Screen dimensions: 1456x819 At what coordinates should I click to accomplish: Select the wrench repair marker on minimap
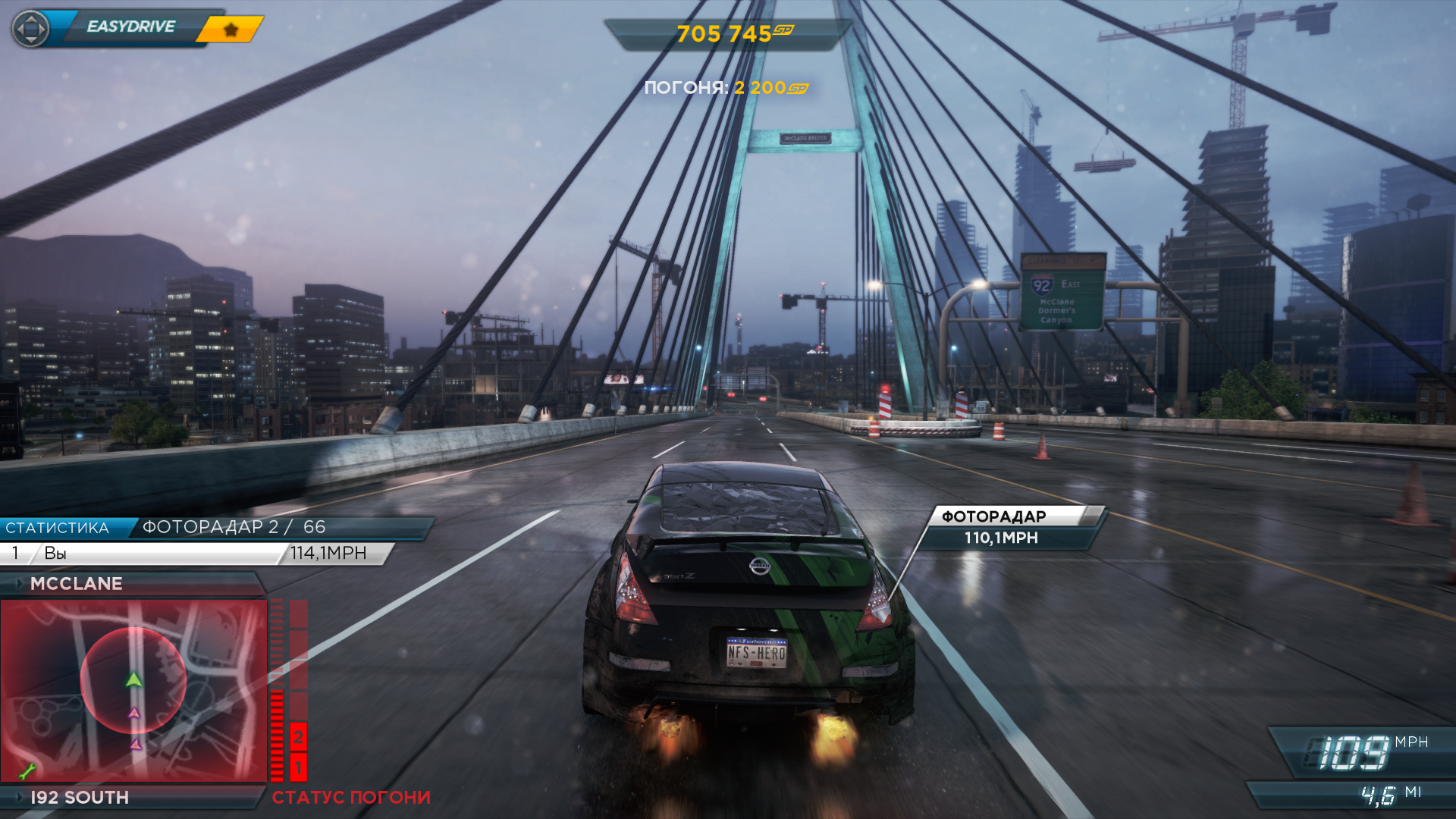coord(27,772)
